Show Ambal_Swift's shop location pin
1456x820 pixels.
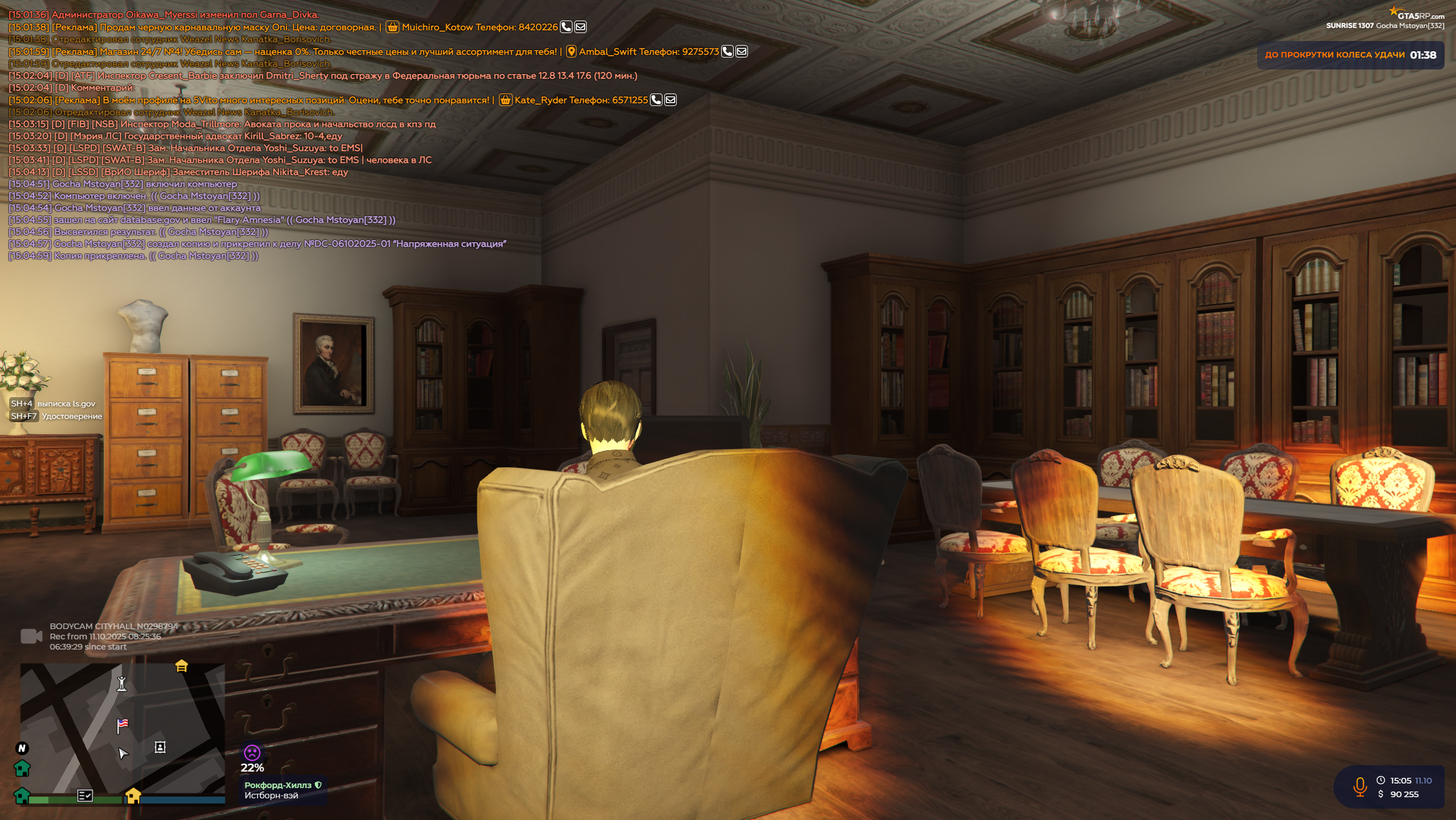(x=571, y=51)
